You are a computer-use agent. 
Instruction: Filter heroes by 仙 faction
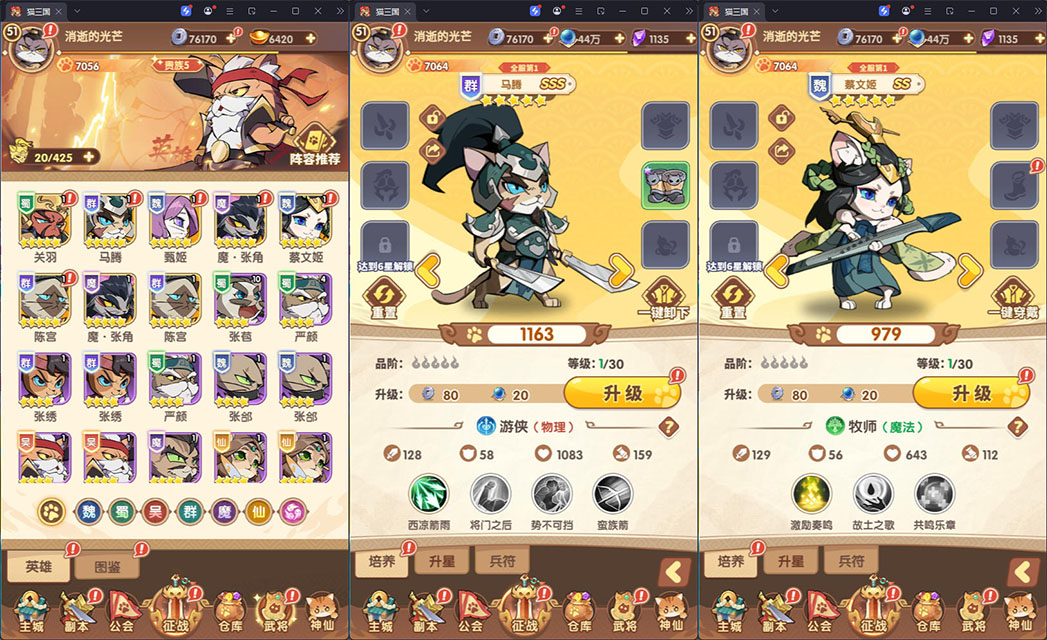(x=258, y=511)
